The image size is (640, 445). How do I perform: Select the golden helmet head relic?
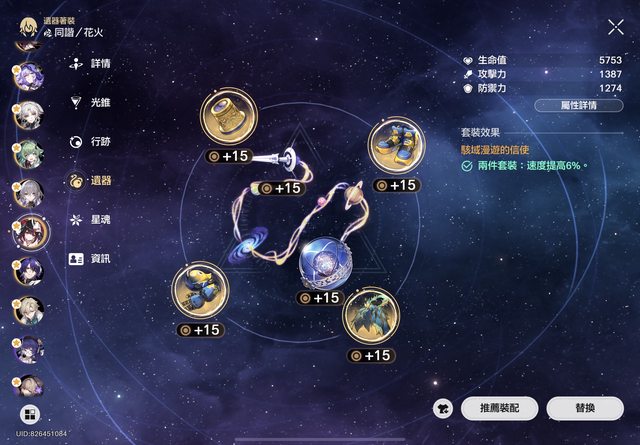[x=229, y=118]
